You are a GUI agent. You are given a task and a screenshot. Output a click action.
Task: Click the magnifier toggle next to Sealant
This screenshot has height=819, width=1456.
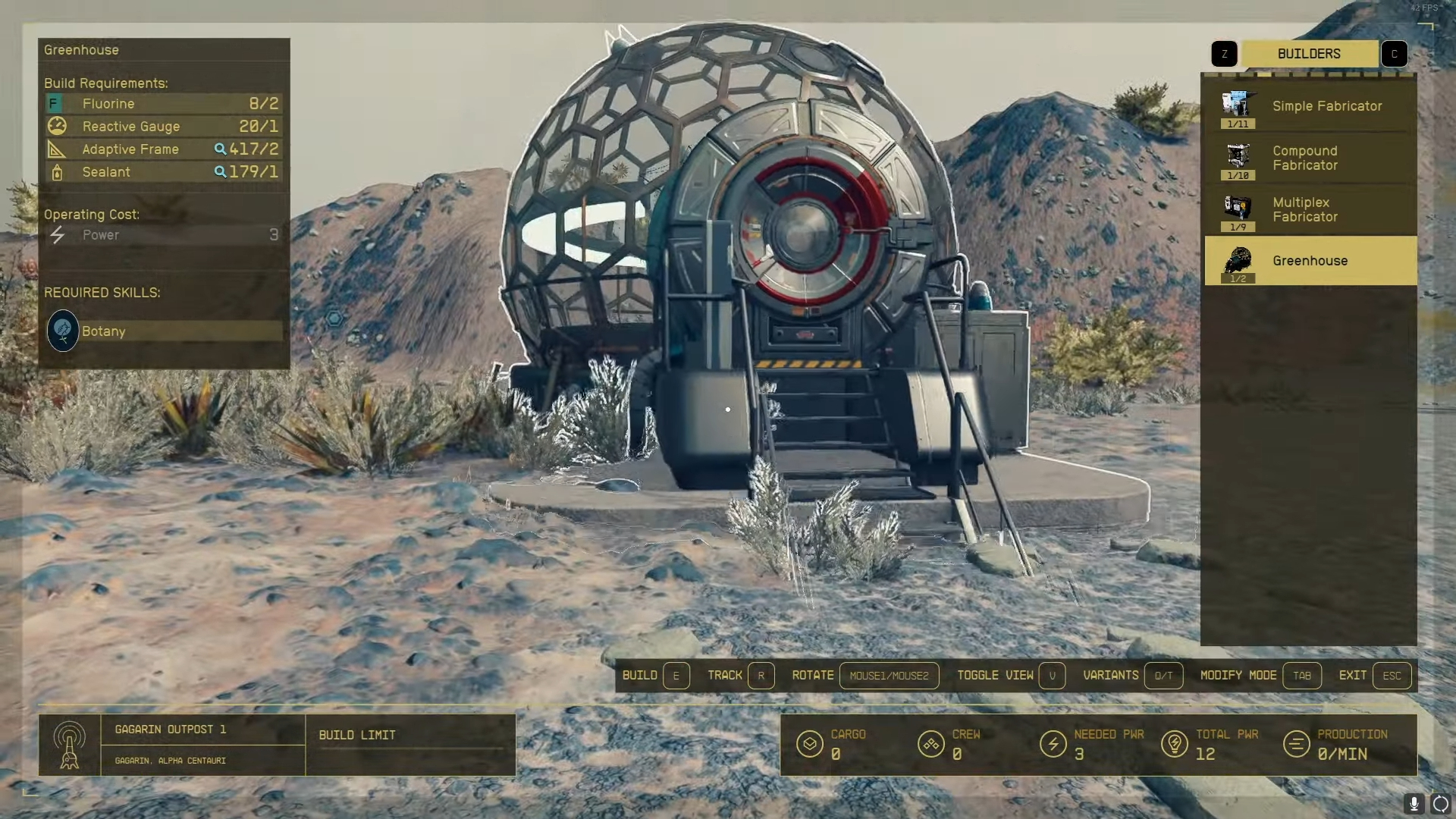click(x=220, y=172)
